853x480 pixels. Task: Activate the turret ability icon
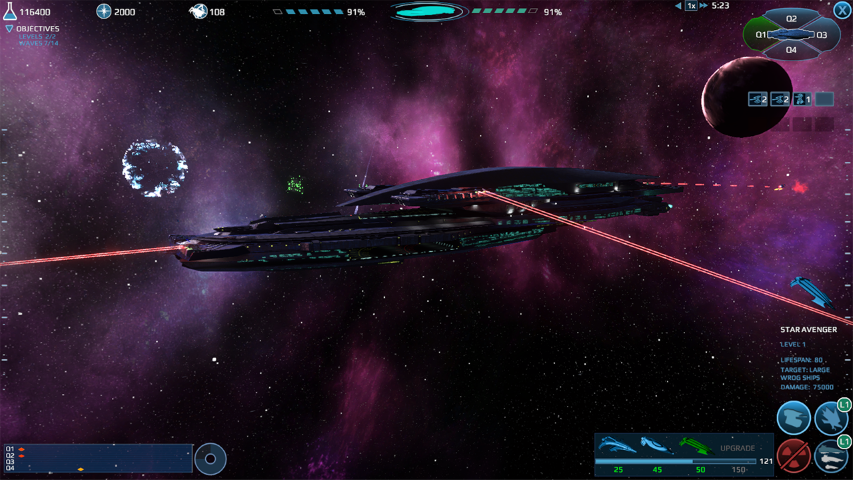click(794, 418)
